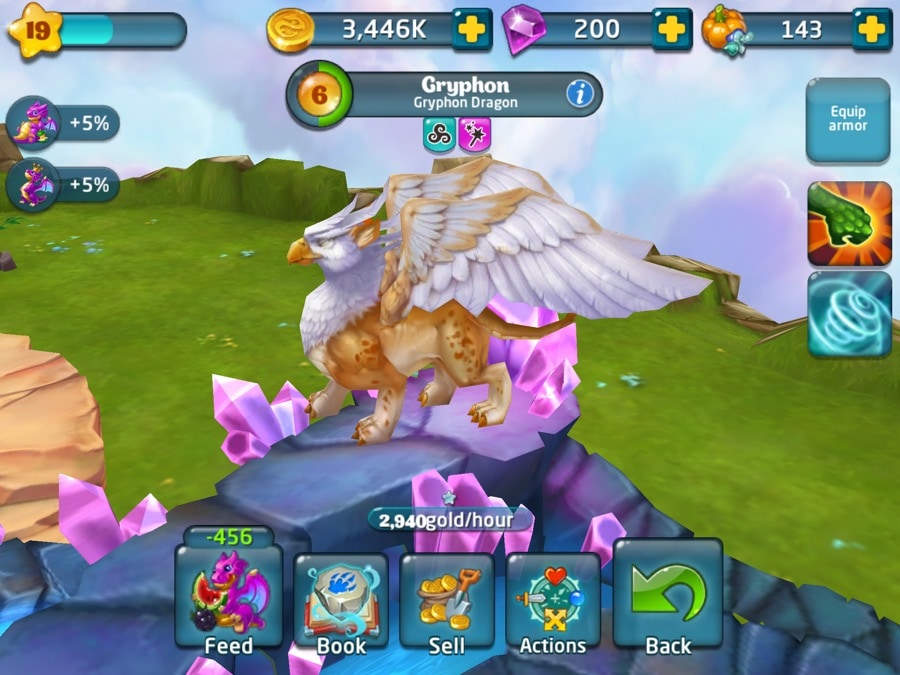Select the blue whirlwind skill
The width and height of the screenshot is (900, 675).
[849, 313]
